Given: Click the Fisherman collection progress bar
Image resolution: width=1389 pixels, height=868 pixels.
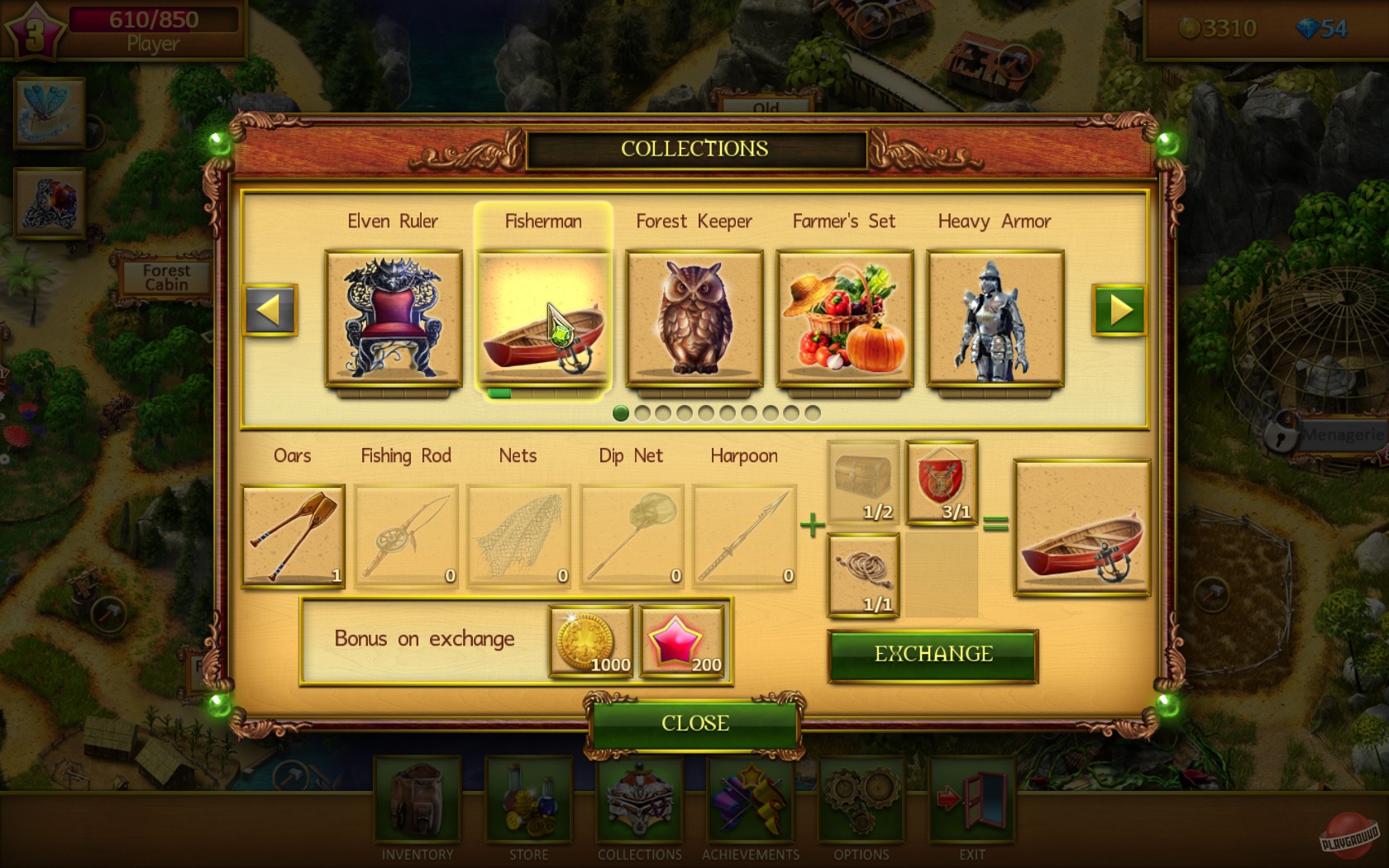Looking at the screenshot, I should pyautogui.click(x=542, y=394).
